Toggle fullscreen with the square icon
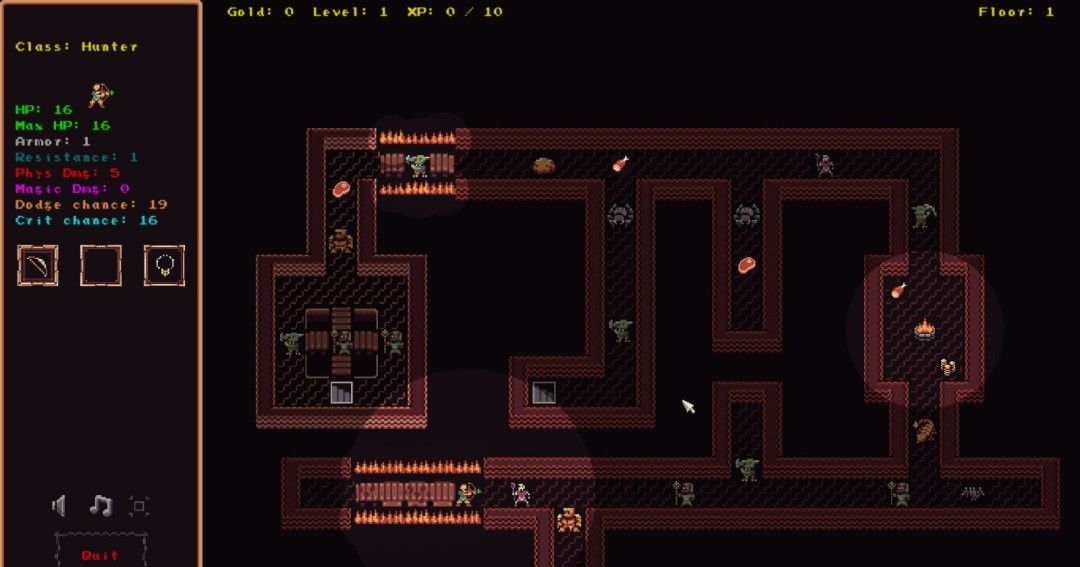Image resolution: width=1080 pixels, height=567 pixels. tap(139, 506)
